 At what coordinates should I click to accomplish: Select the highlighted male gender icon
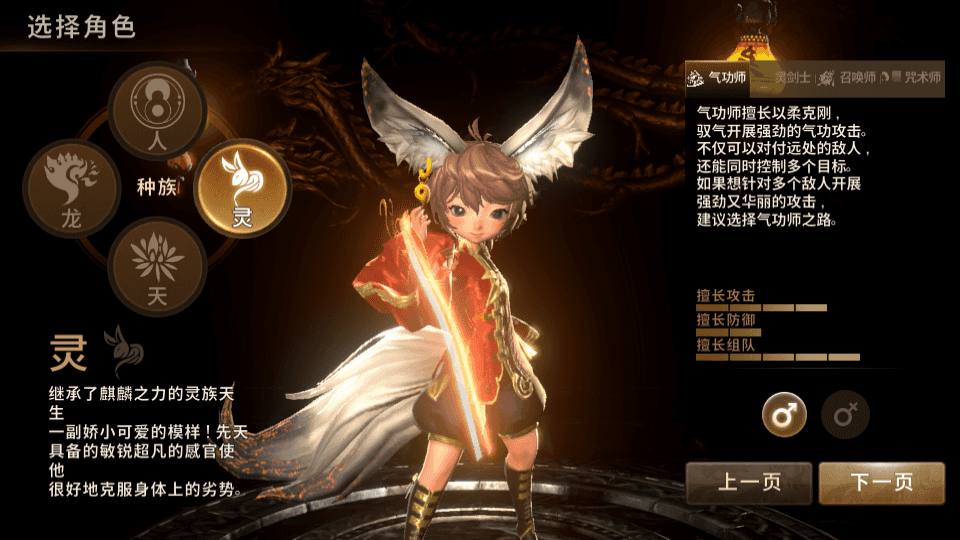click(x=784, y=414)
